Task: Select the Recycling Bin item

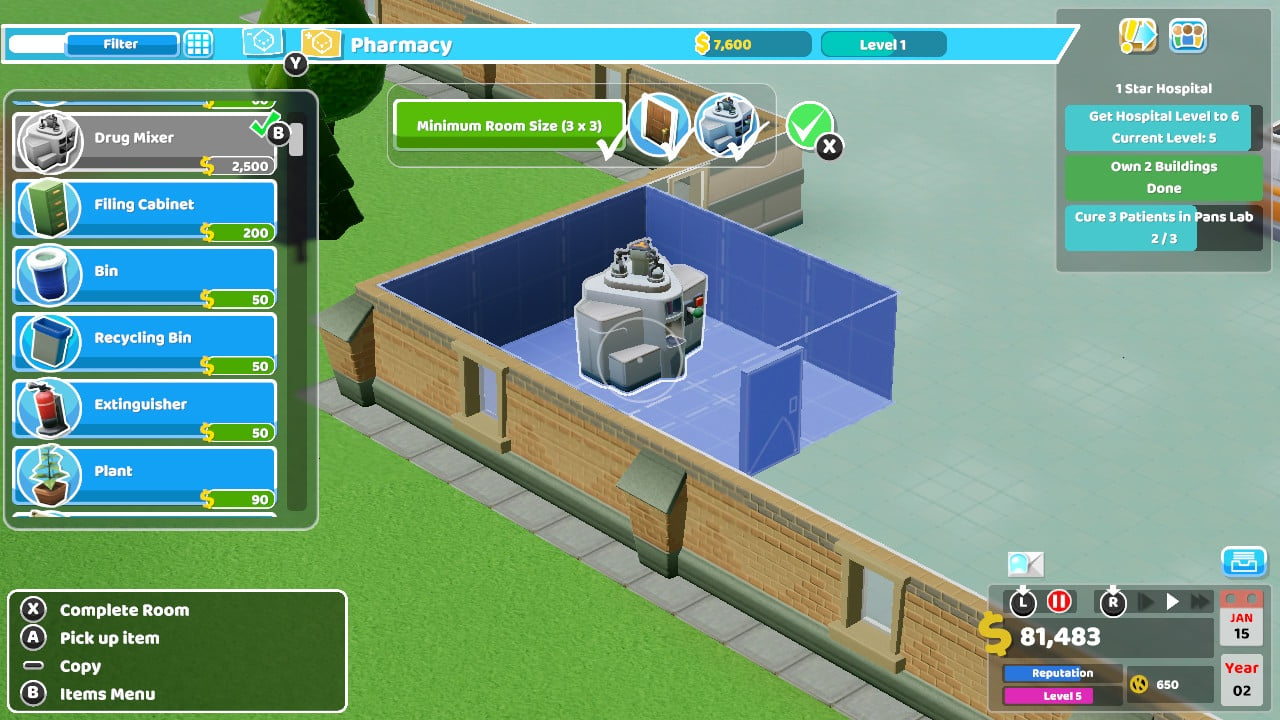Action: (143, 342)
